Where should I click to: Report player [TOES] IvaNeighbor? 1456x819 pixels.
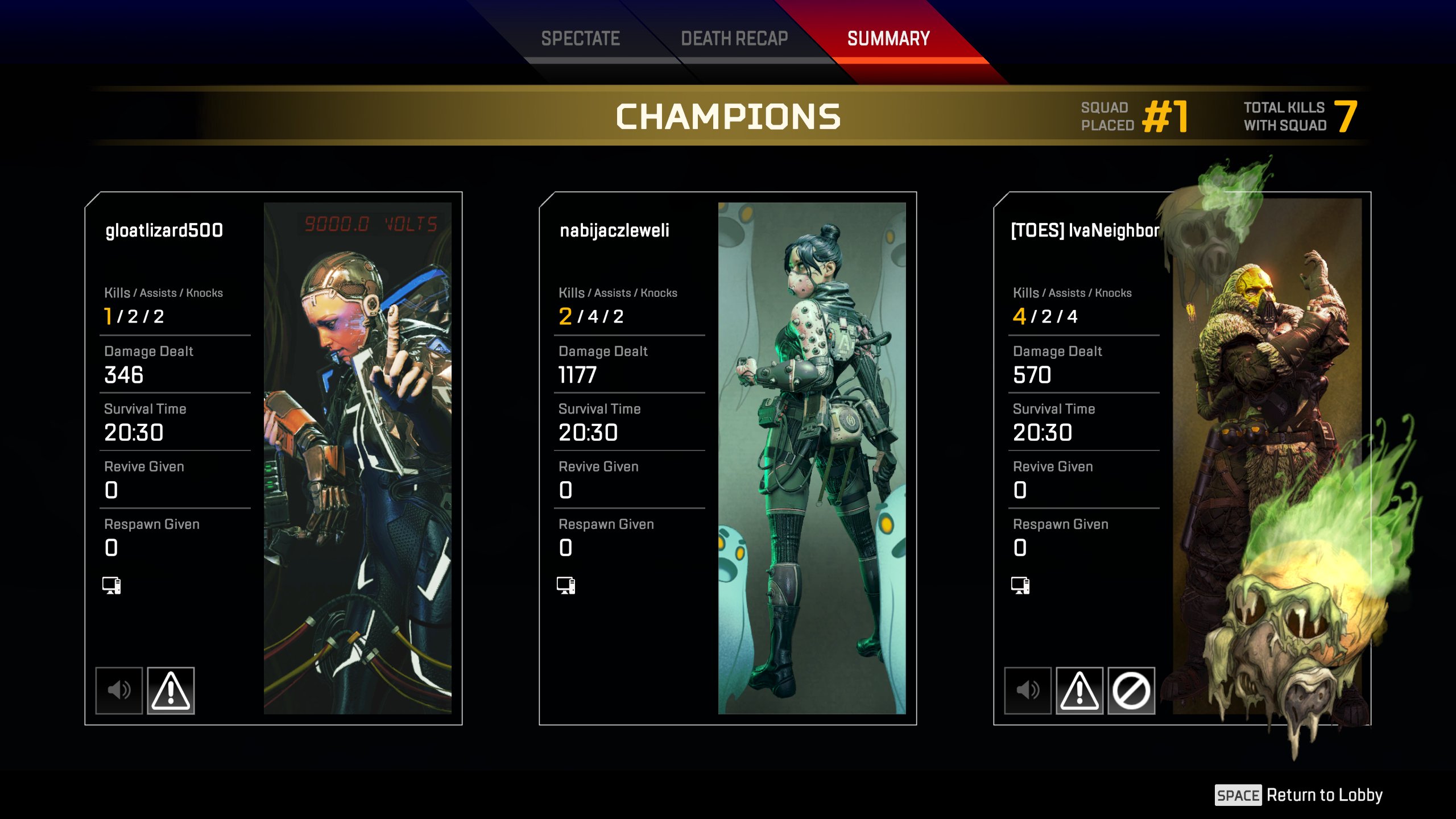[x=1079, y=690]
